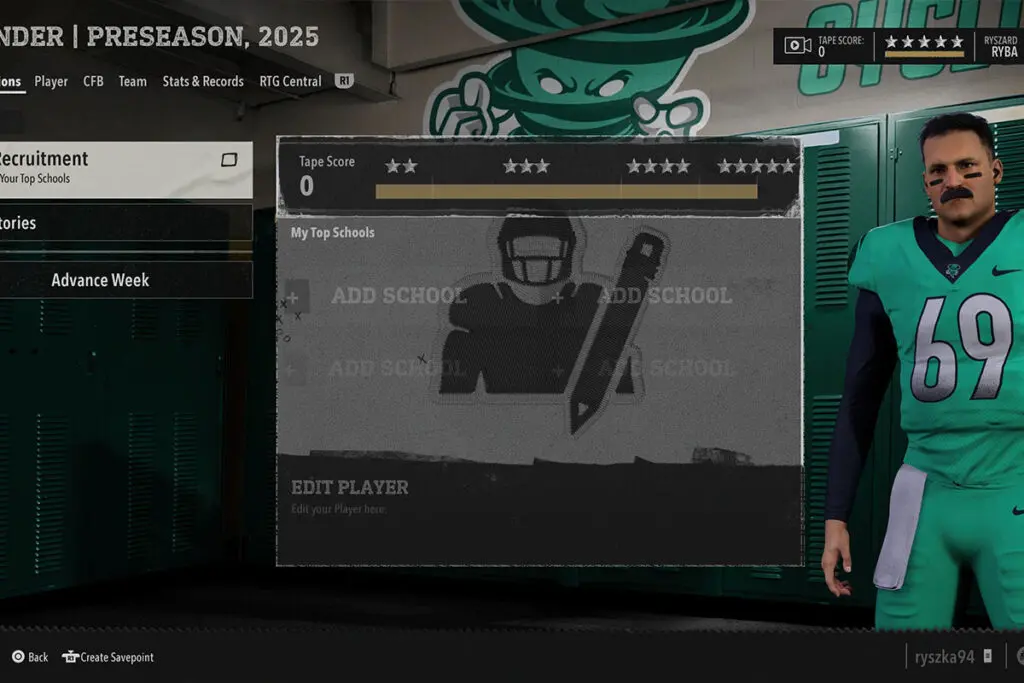This screenshot has height=683, width=1024.
Task: Click the Back button
Action: click(30, 657)
